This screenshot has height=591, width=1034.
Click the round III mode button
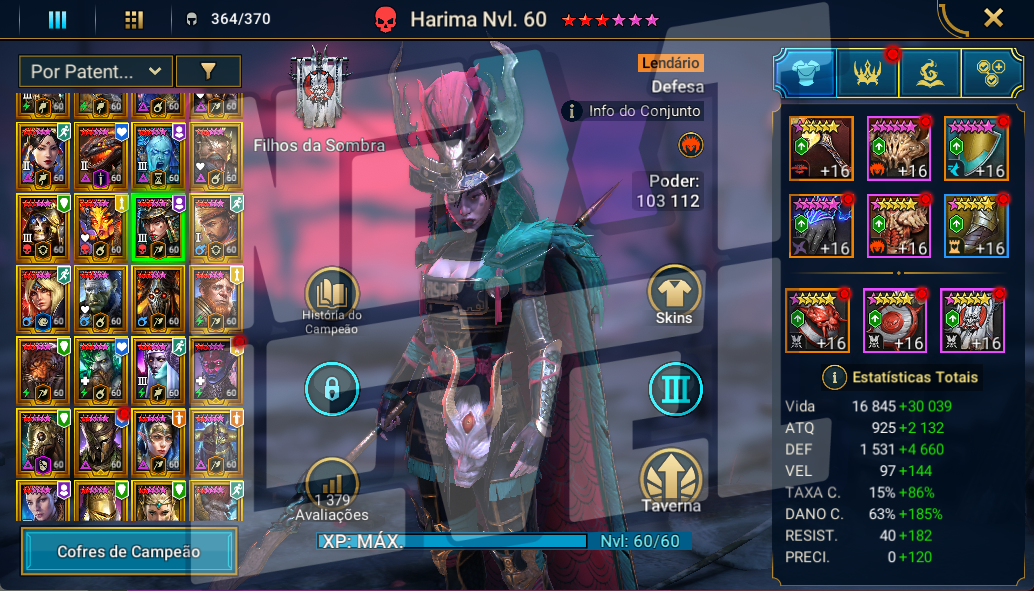[x=674, y=389]
